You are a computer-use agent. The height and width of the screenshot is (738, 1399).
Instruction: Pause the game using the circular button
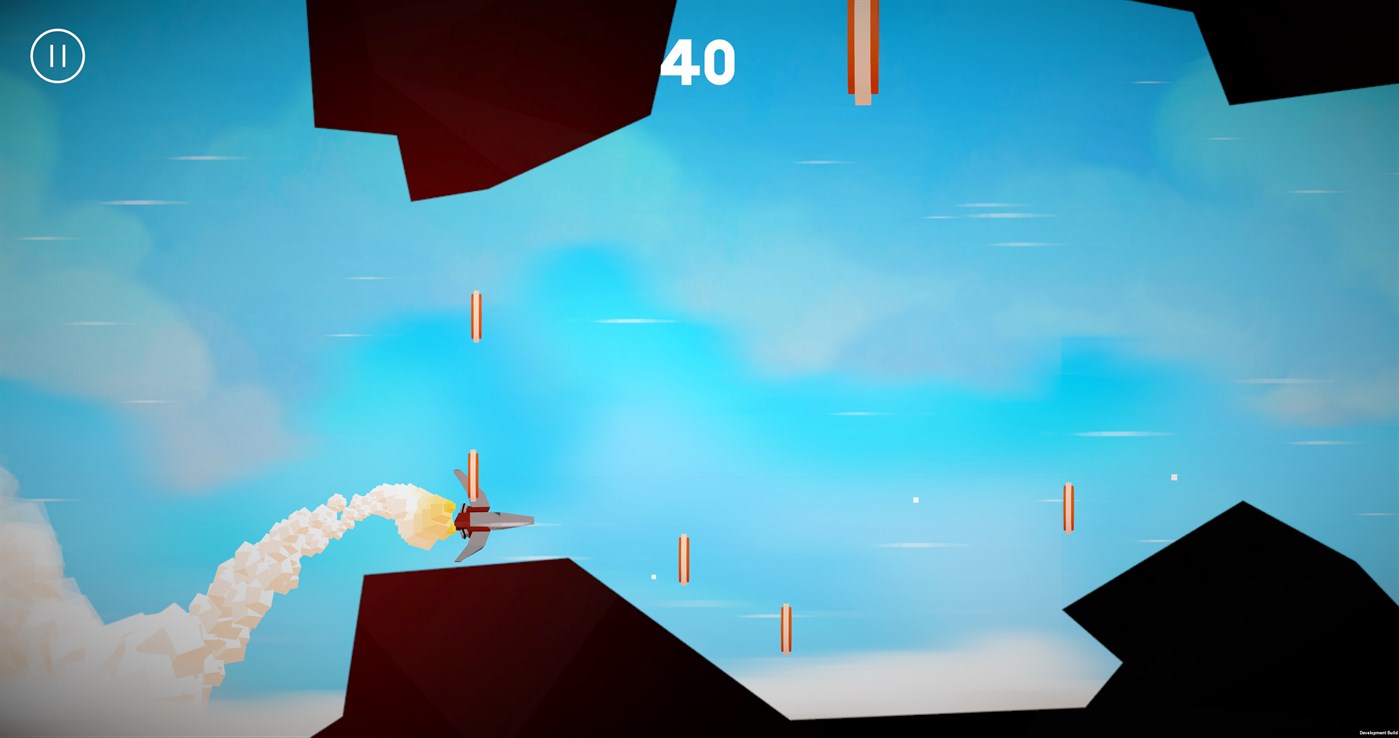click(x=57, y=55)
